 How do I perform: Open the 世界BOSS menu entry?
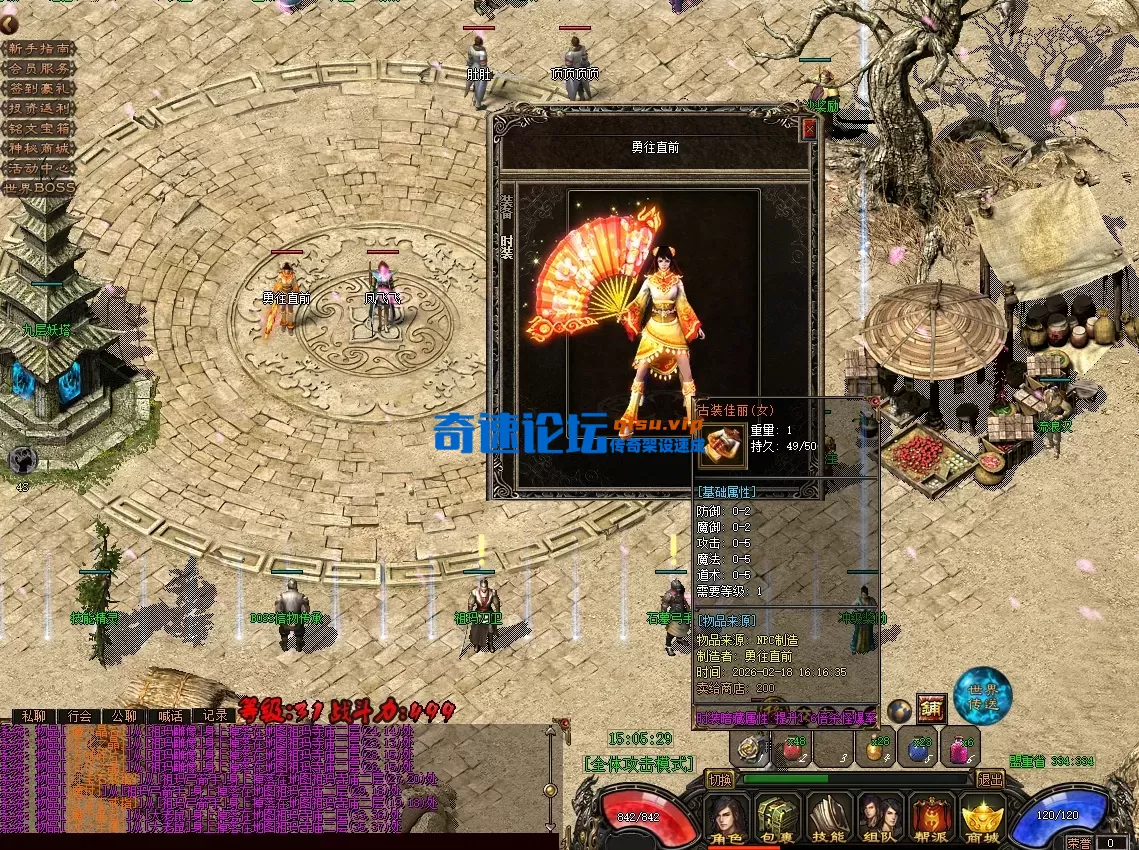(x=39, y=188)
